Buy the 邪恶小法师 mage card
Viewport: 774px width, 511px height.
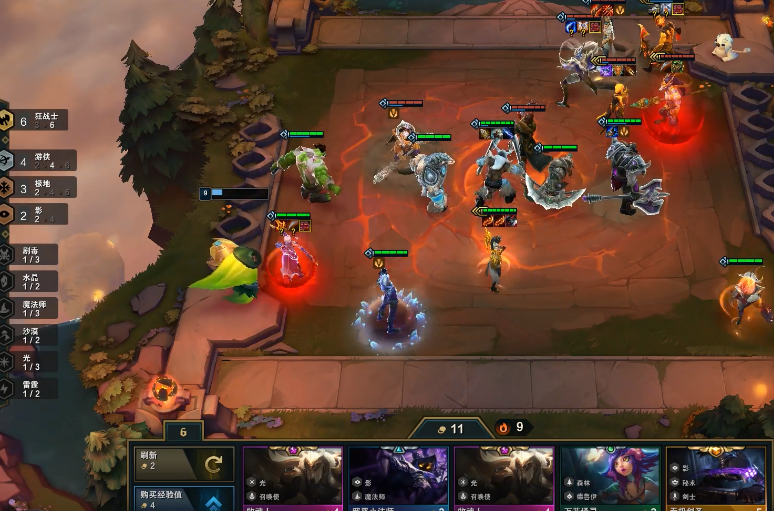398,480
